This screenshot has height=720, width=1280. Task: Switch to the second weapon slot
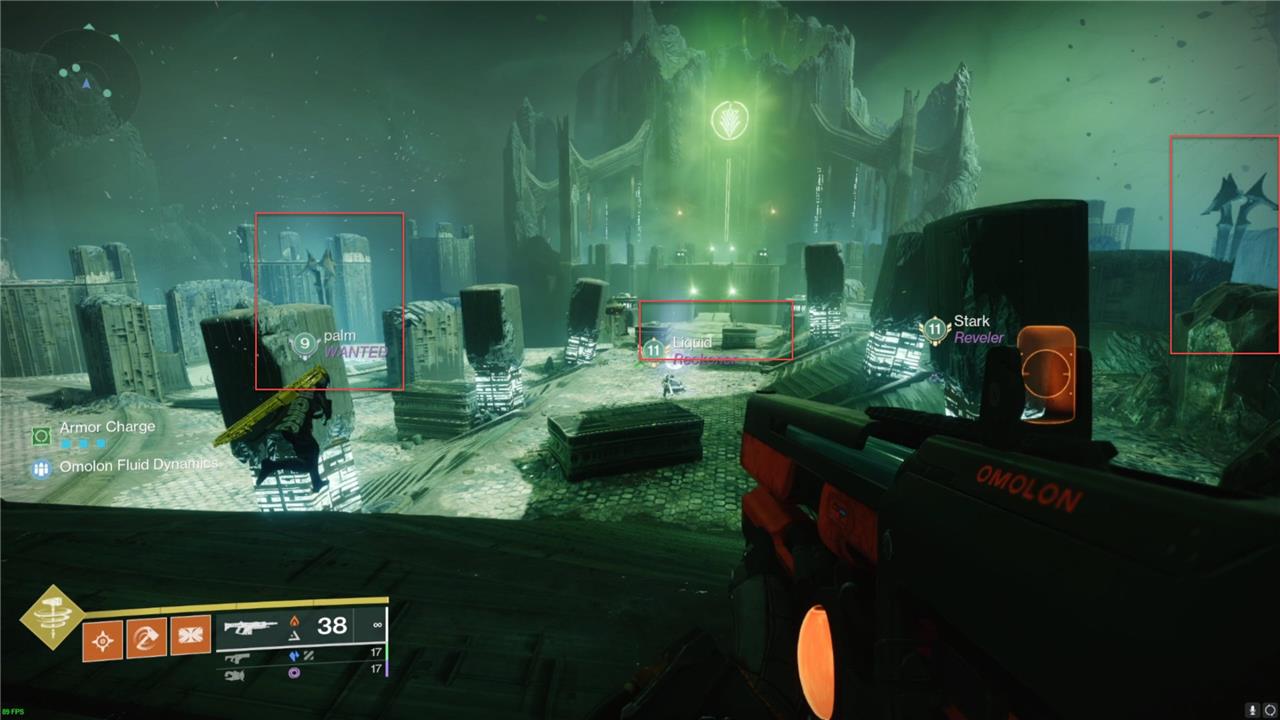pos(238,656)
